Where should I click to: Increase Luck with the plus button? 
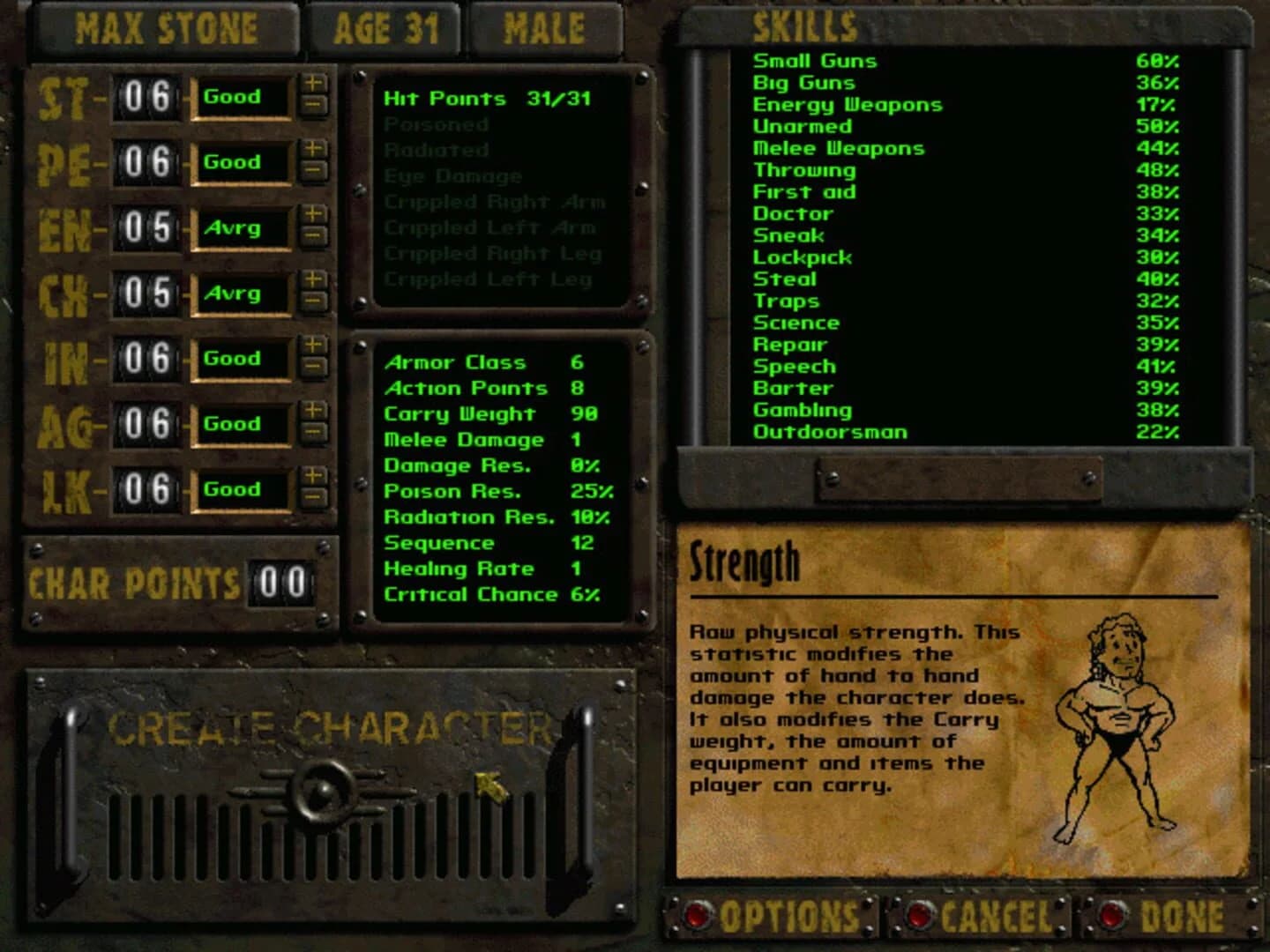315,479
